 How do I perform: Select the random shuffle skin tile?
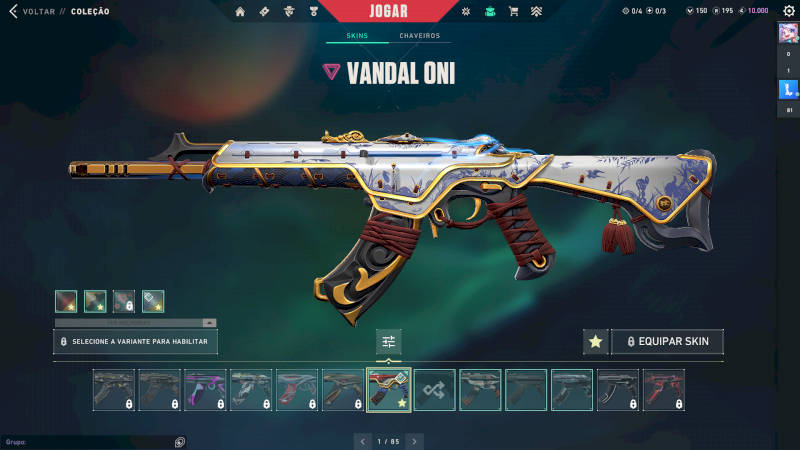[435, 390]
